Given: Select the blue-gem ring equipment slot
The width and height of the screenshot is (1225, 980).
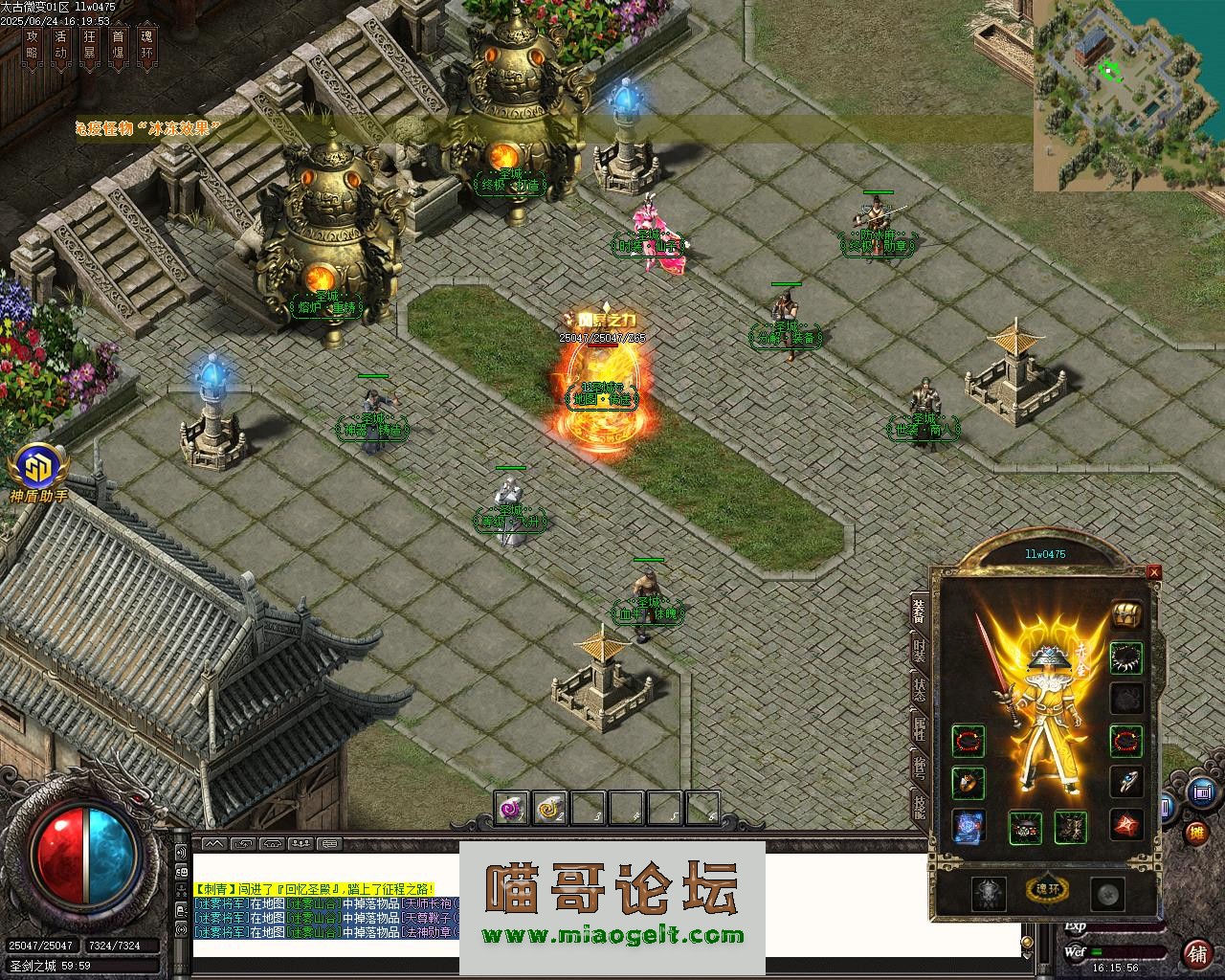Looking at the screenshot, I should (x=1125, y=781).
